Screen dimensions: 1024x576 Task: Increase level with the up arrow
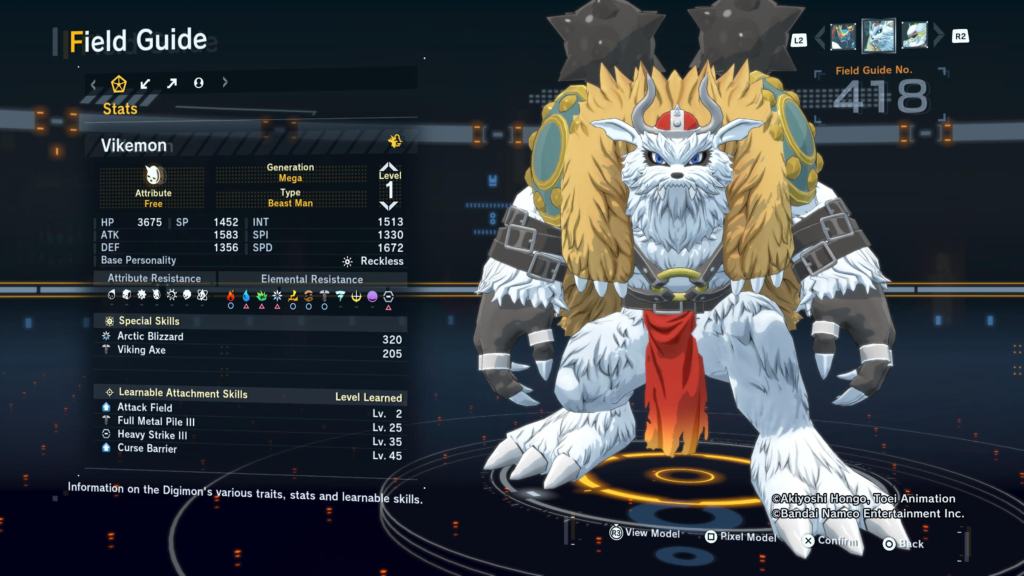(x=389, y=168)
